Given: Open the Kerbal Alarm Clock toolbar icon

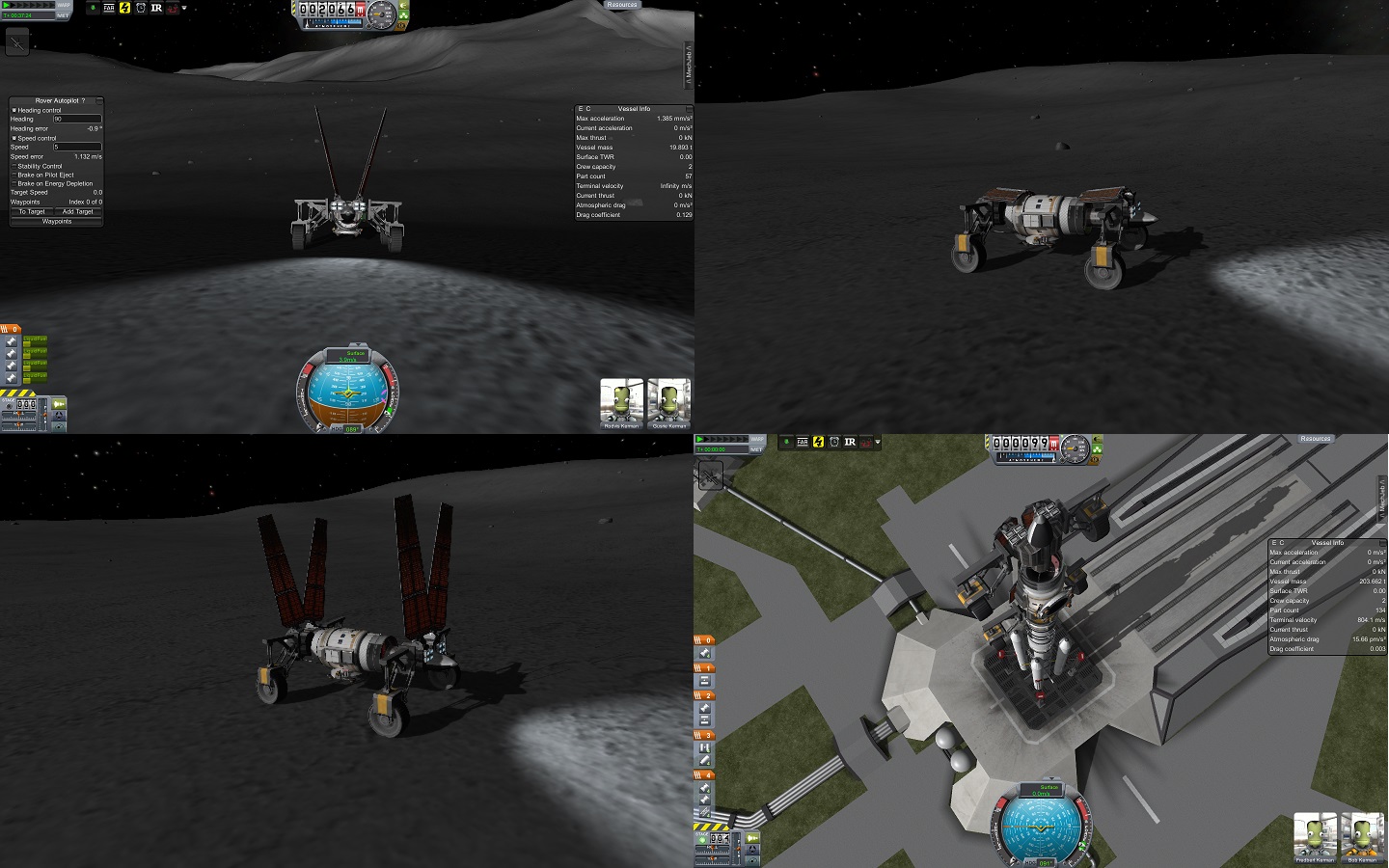Looking at the screenshot, I should (140, 9).
